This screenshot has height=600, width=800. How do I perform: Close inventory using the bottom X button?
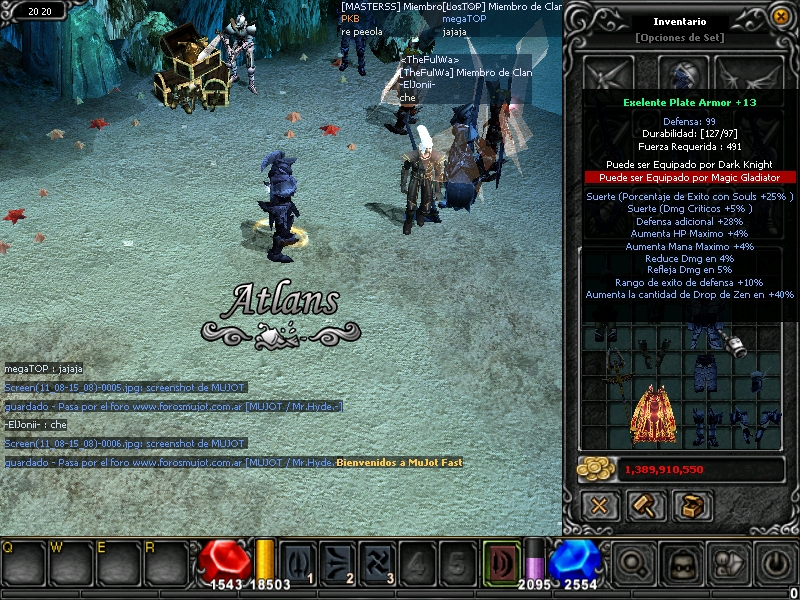(599, 505)
